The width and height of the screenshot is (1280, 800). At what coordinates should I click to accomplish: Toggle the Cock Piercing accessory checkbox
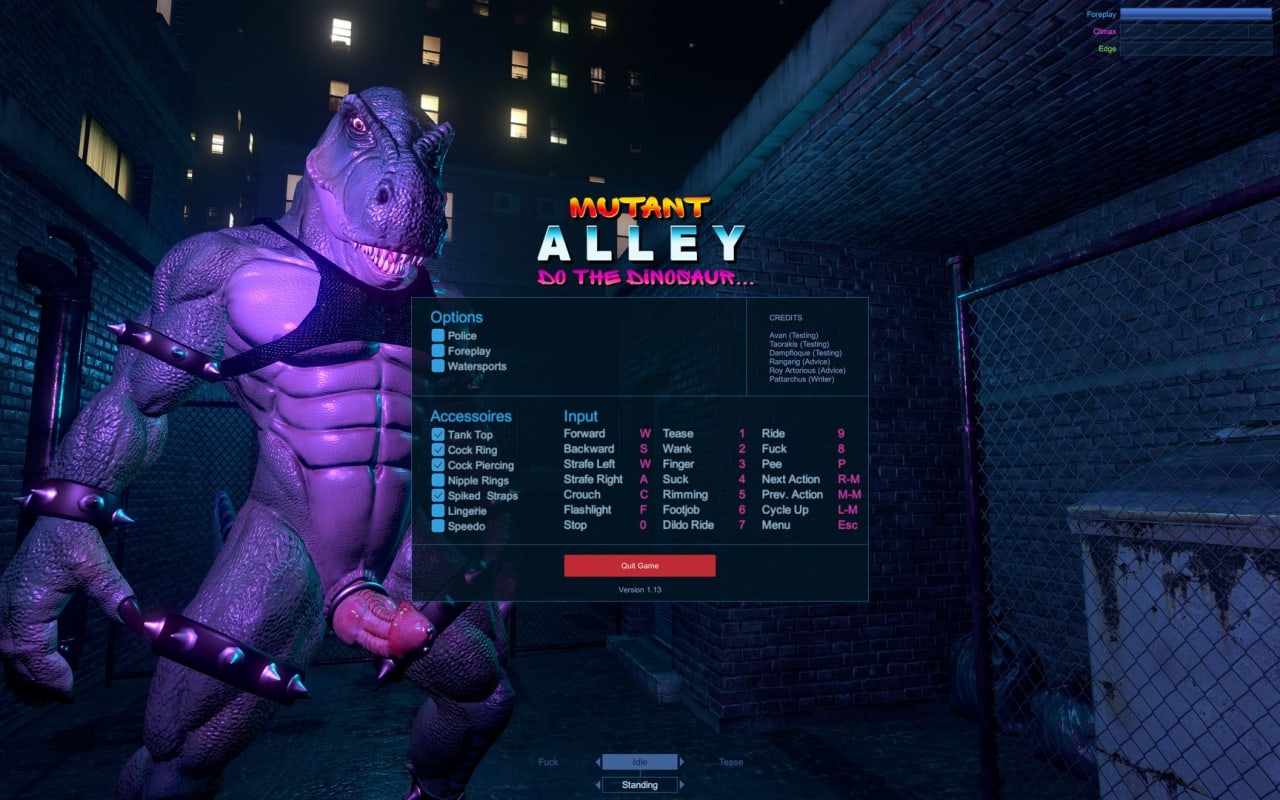point(438,465)
